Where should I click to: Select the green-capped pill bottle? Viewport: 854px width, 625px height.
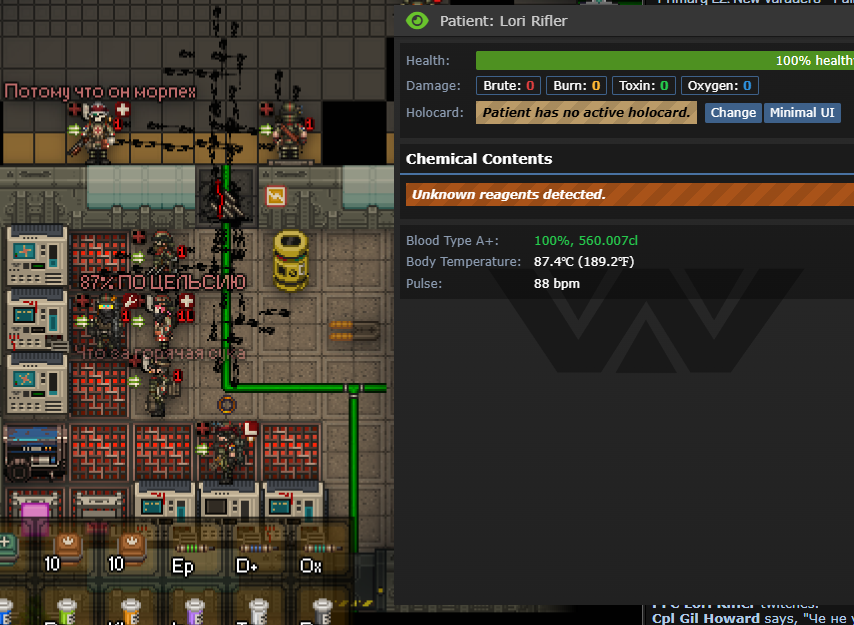66,609
